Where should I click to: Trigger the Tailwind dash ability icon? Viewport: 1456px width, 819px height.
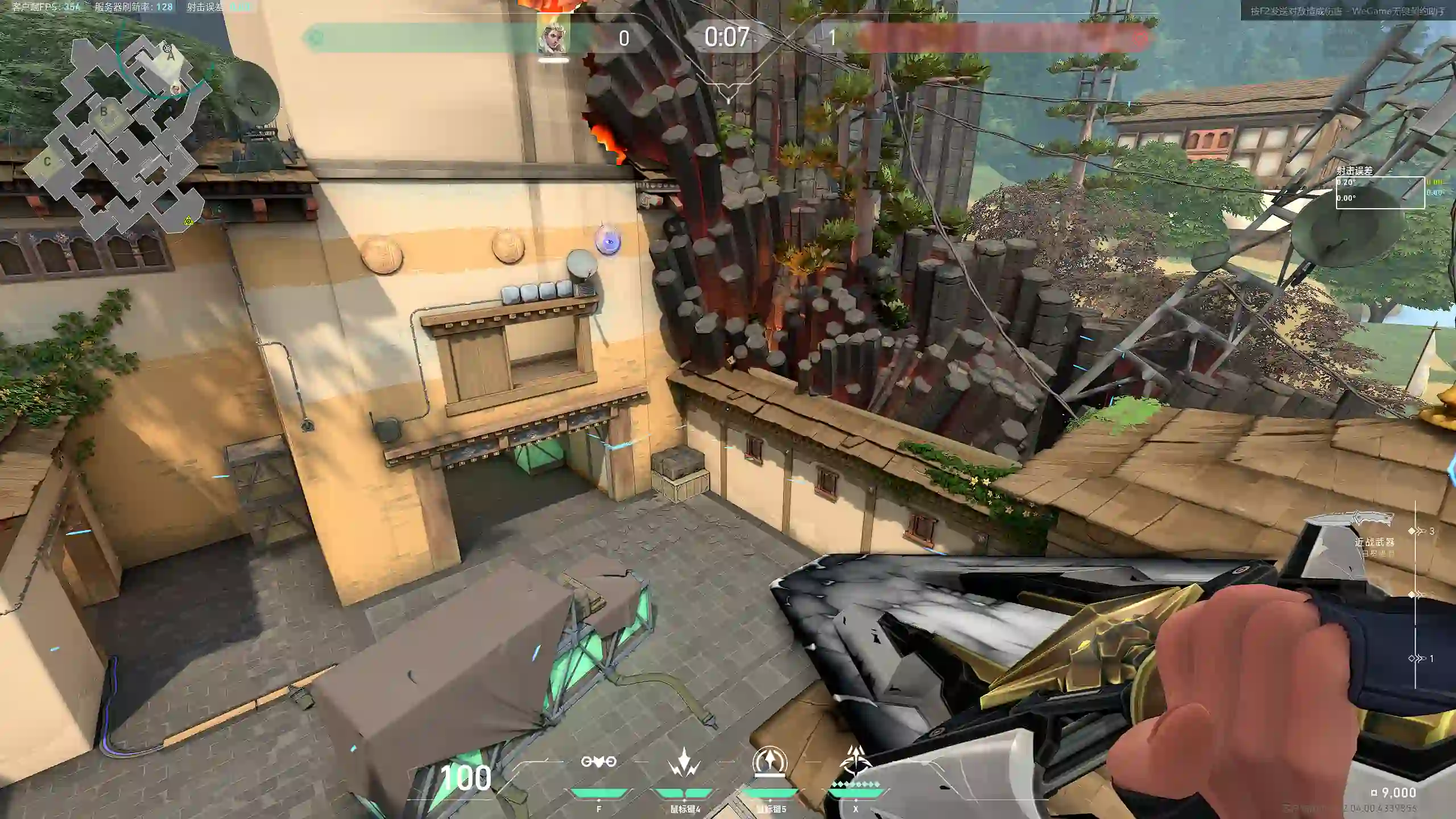tap(770, 762)
